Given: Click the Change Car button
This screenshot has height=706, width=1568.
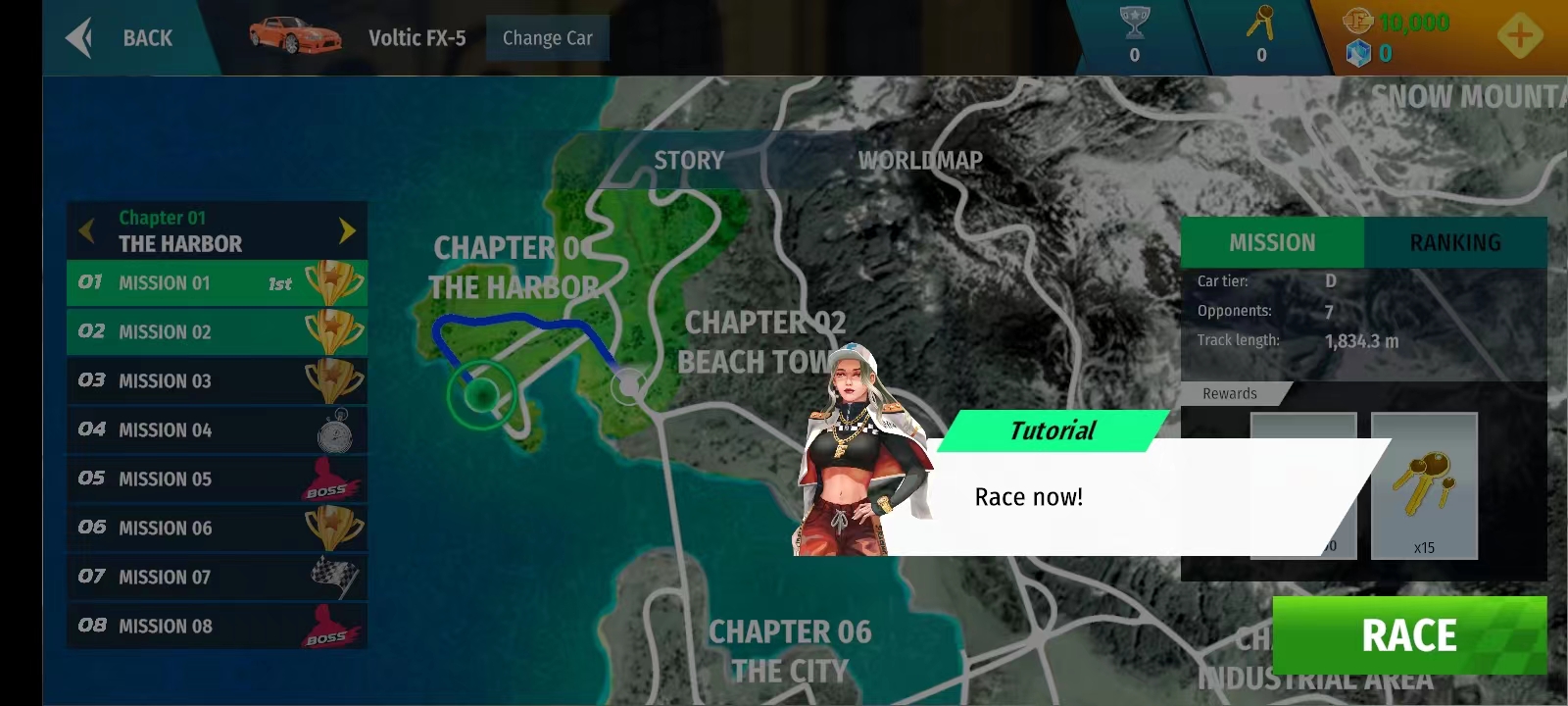Looking at the screenshot, I should tap(547, 38).
